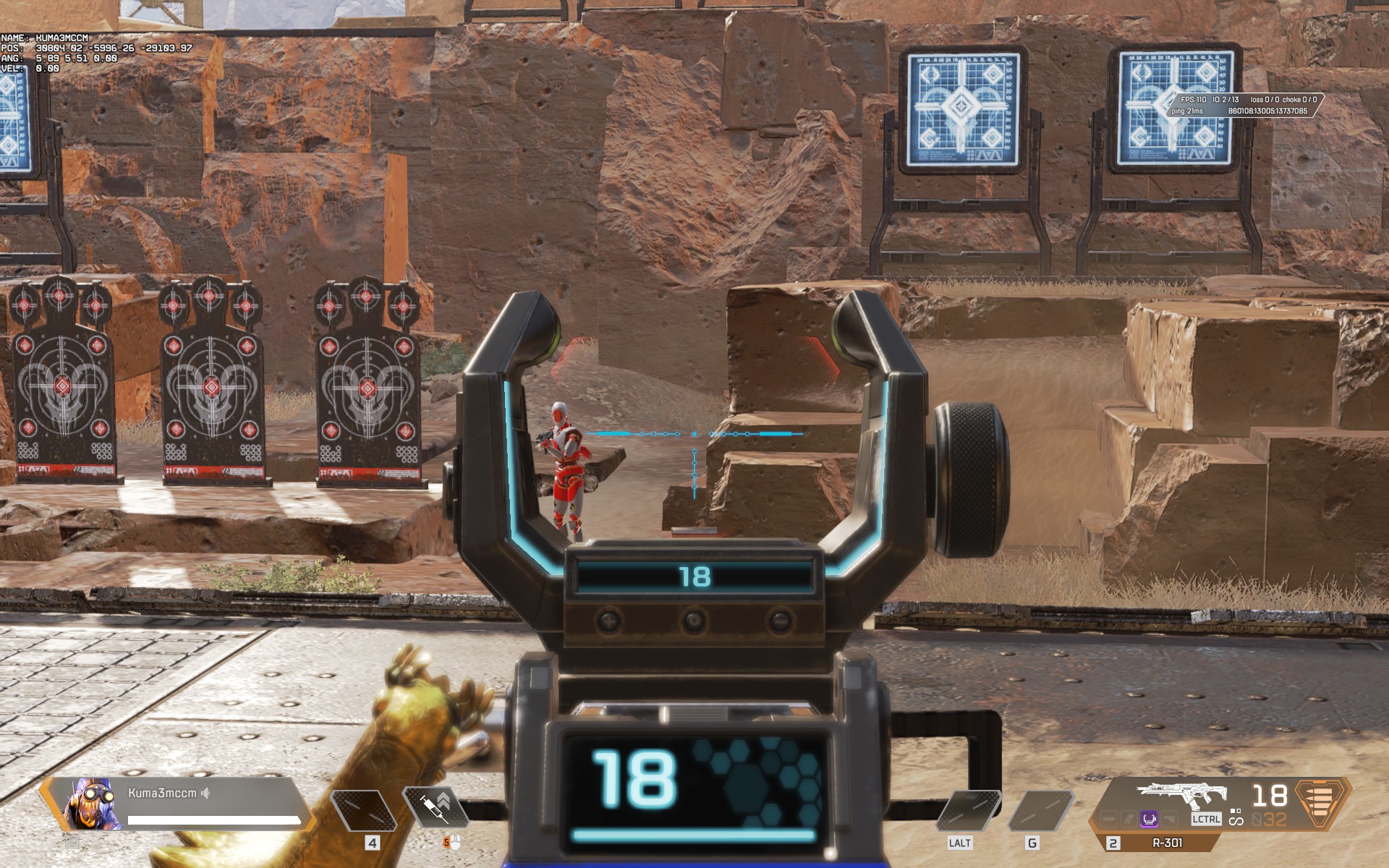Screen dimensions: 1389x868
Task: Select the R-301 weapon name tab
Action: [x=1166, y=843]
